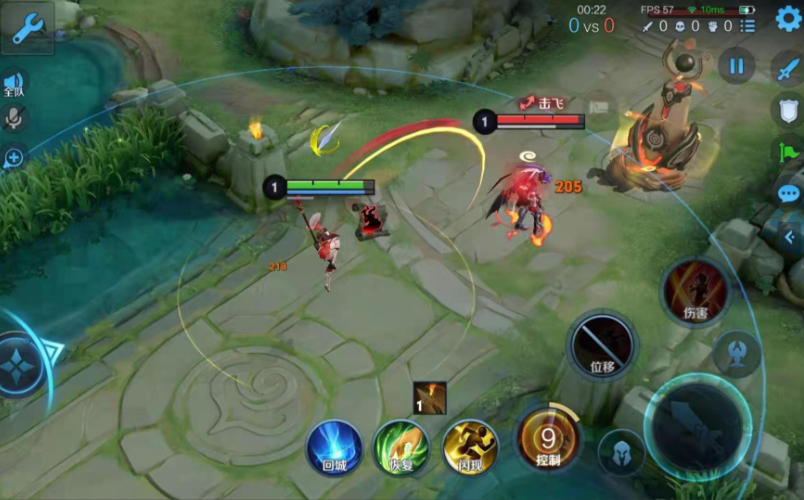Open the gear settings menu
Image resolution: width=804 pixels, height=500 pixels.
point(787,17)
